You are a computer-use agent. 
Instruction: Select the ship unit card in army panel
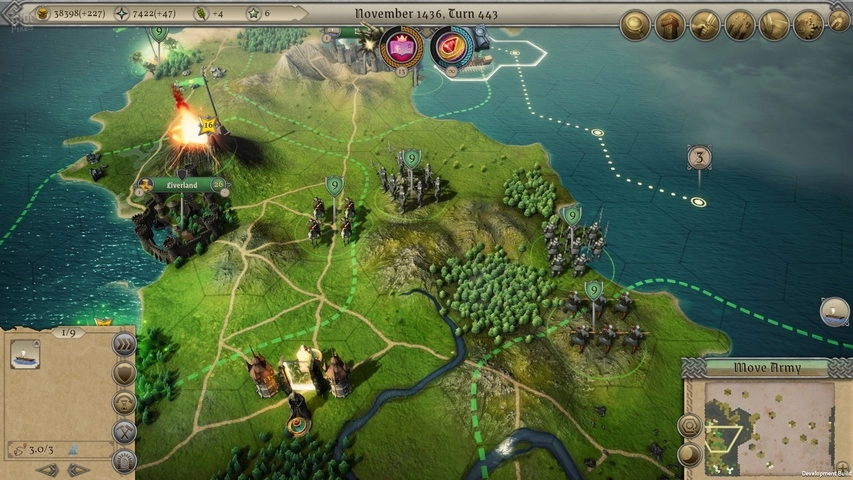(25, 354)
